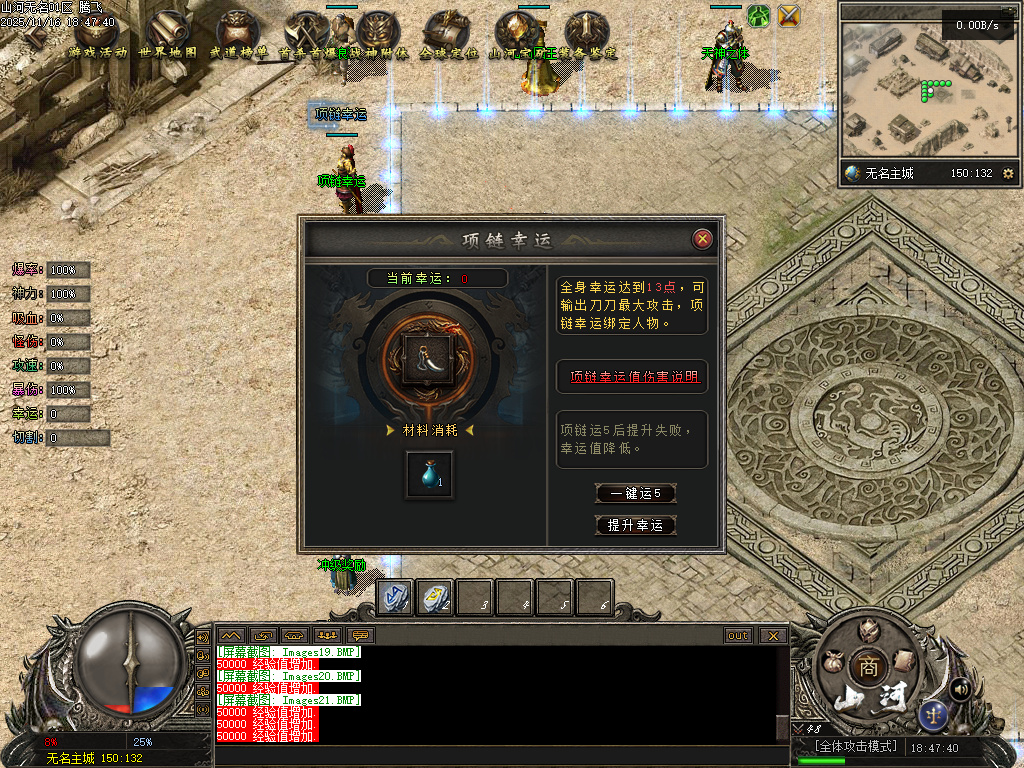Open the 项链幸运值伤害说明 damage explanation link
Viewport: 1024px width, 768px height.
pos(634,377)
